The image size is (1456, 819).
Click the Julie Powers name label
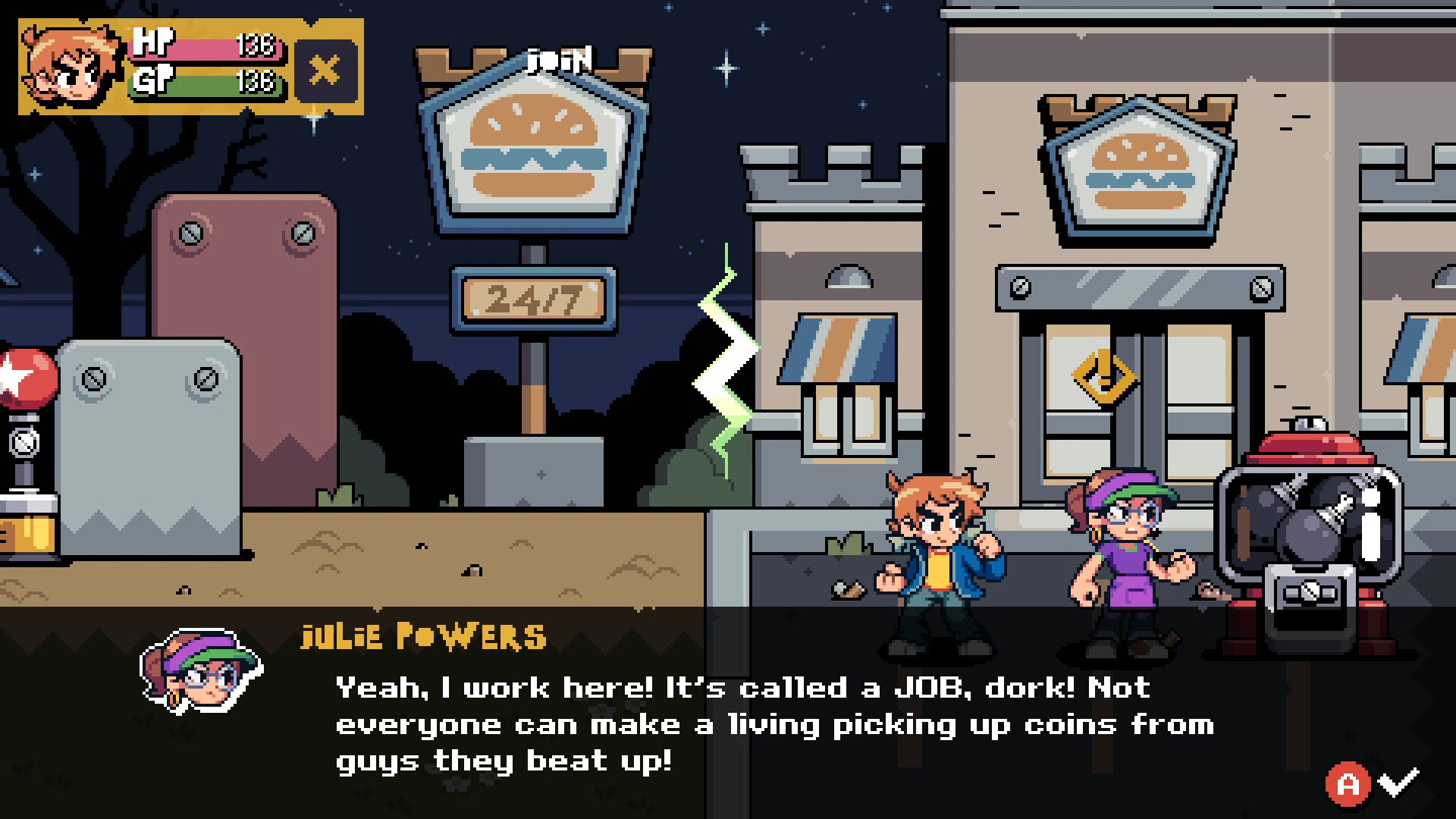tap(422, 637)
